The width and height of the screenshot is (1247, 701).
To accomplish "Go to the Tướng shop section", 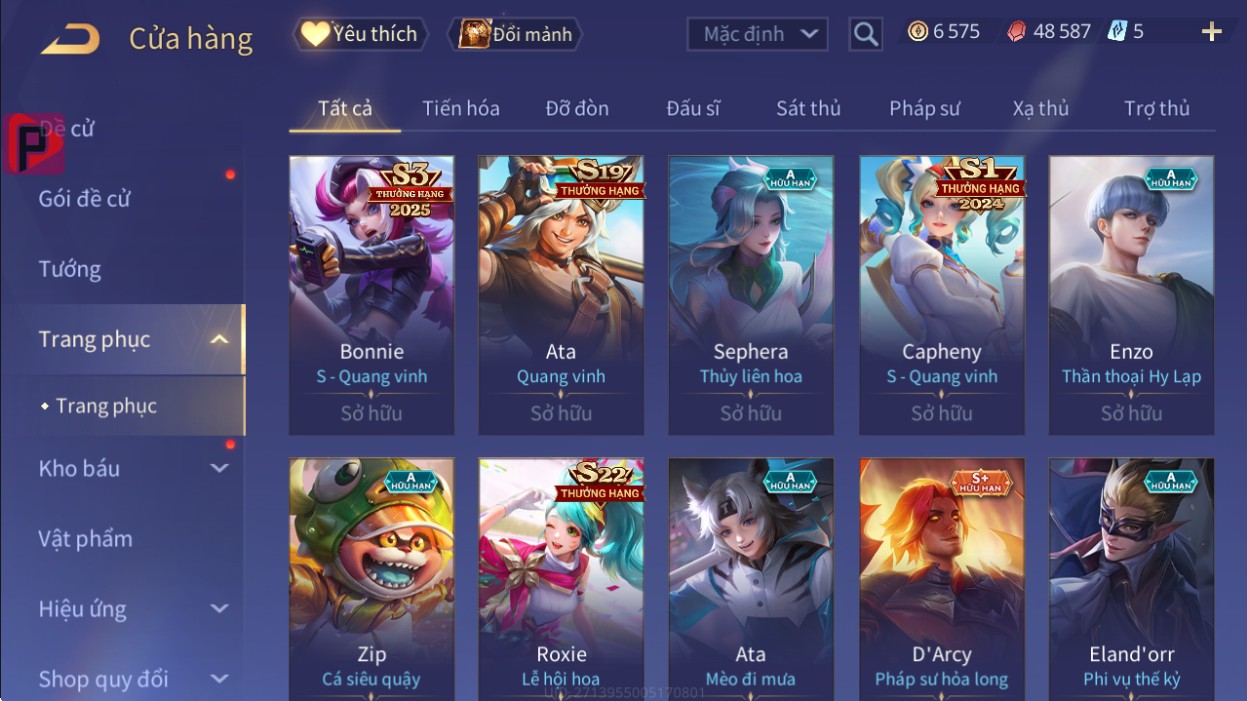I will pos(70,269).
